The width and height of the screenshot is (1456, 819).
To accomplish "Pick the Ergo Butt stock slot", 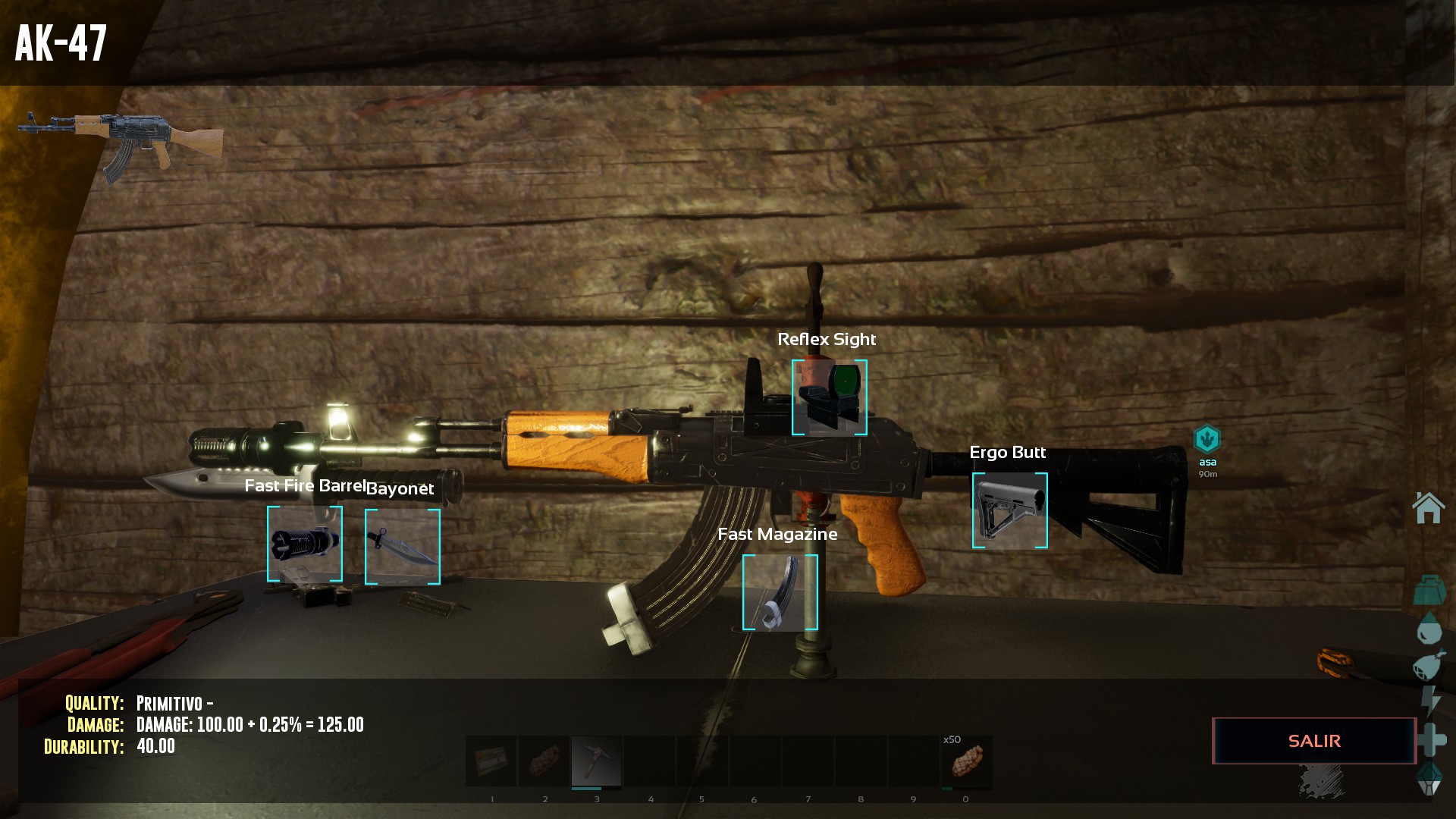I will 1009,510.
